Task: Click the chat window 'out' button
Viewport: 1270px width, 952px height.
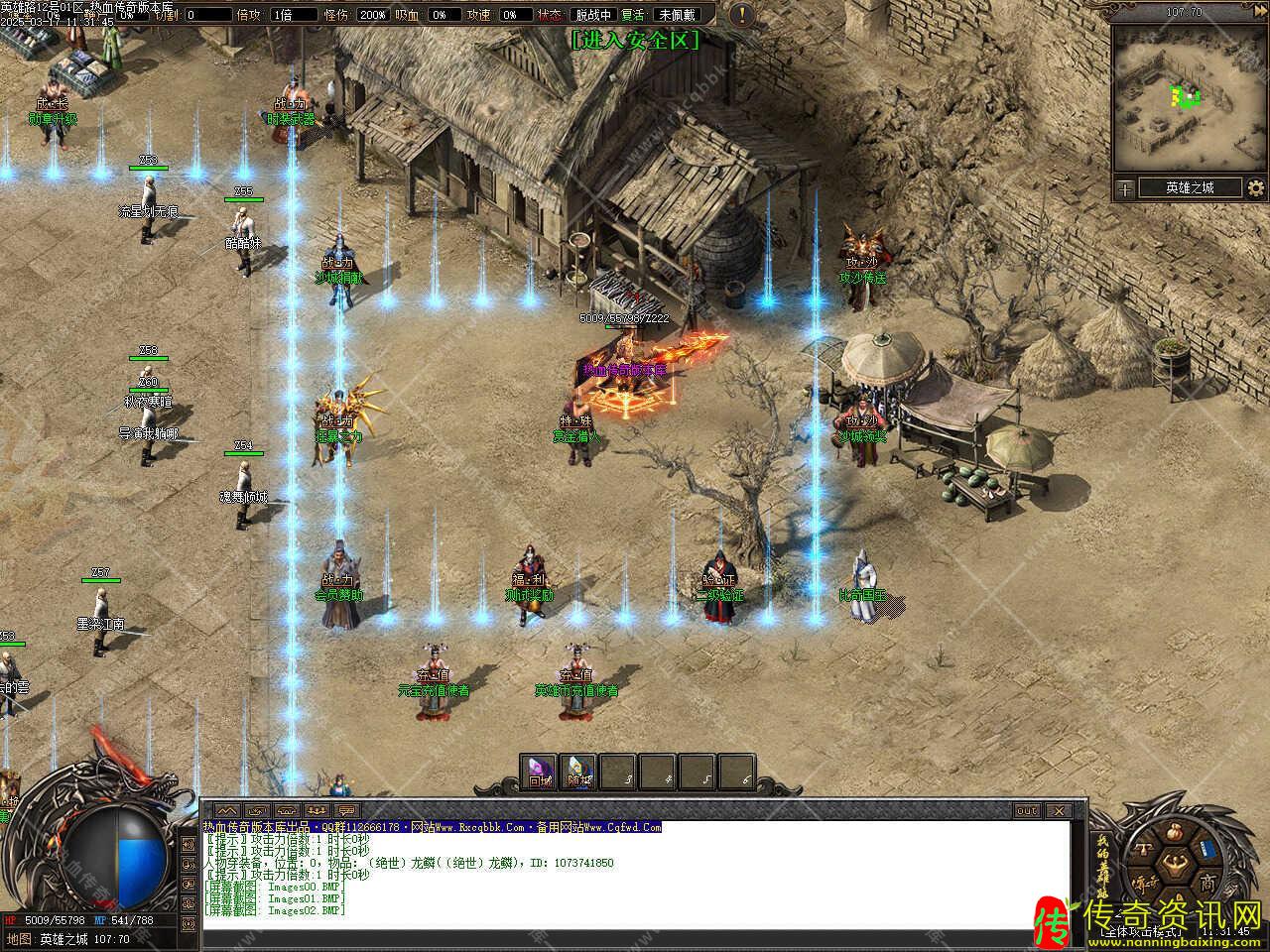Action: click(x=1027, y=810)
